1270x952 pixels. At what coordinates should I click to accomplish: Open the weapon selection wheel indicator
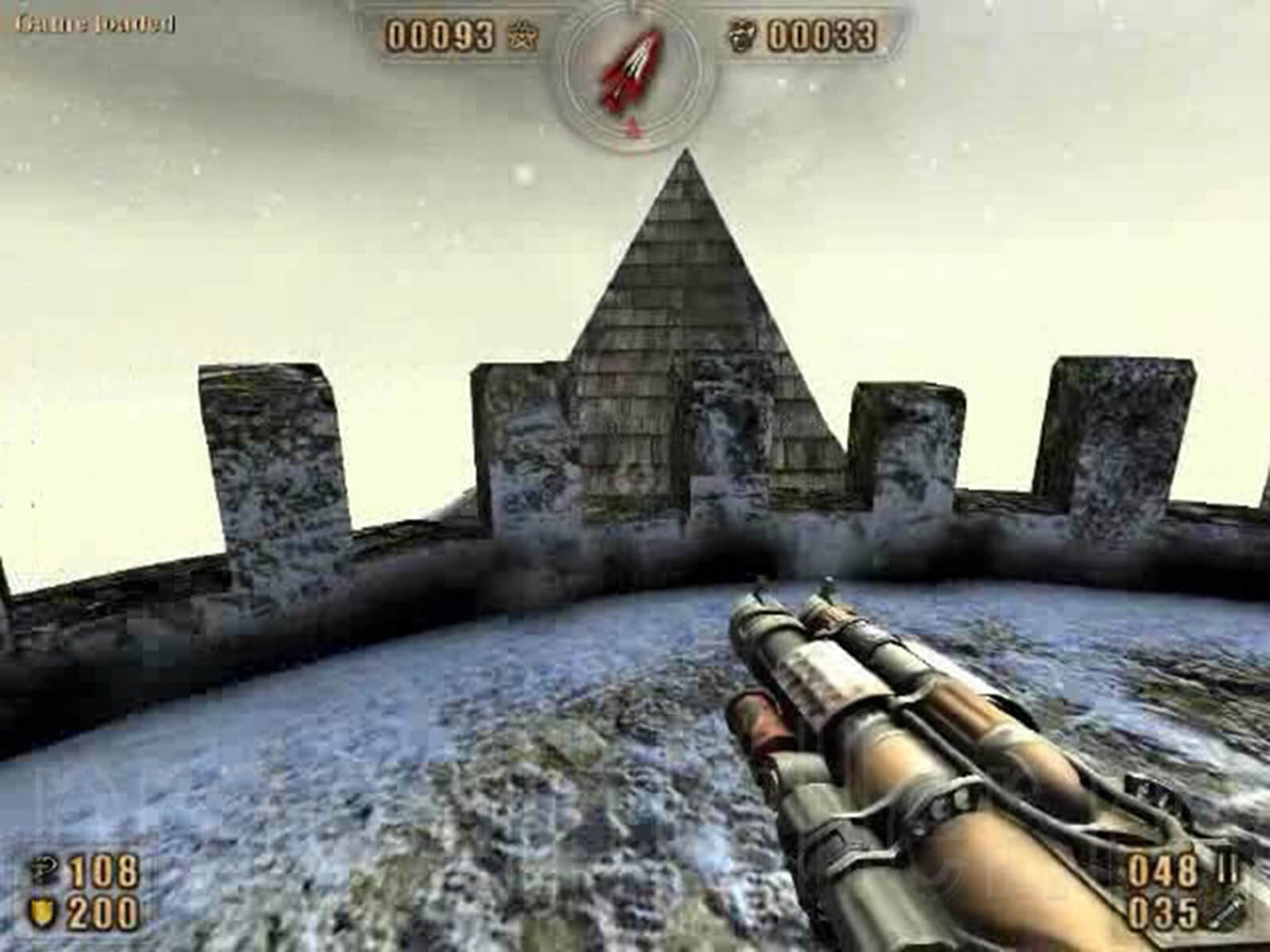coord(631,71)
